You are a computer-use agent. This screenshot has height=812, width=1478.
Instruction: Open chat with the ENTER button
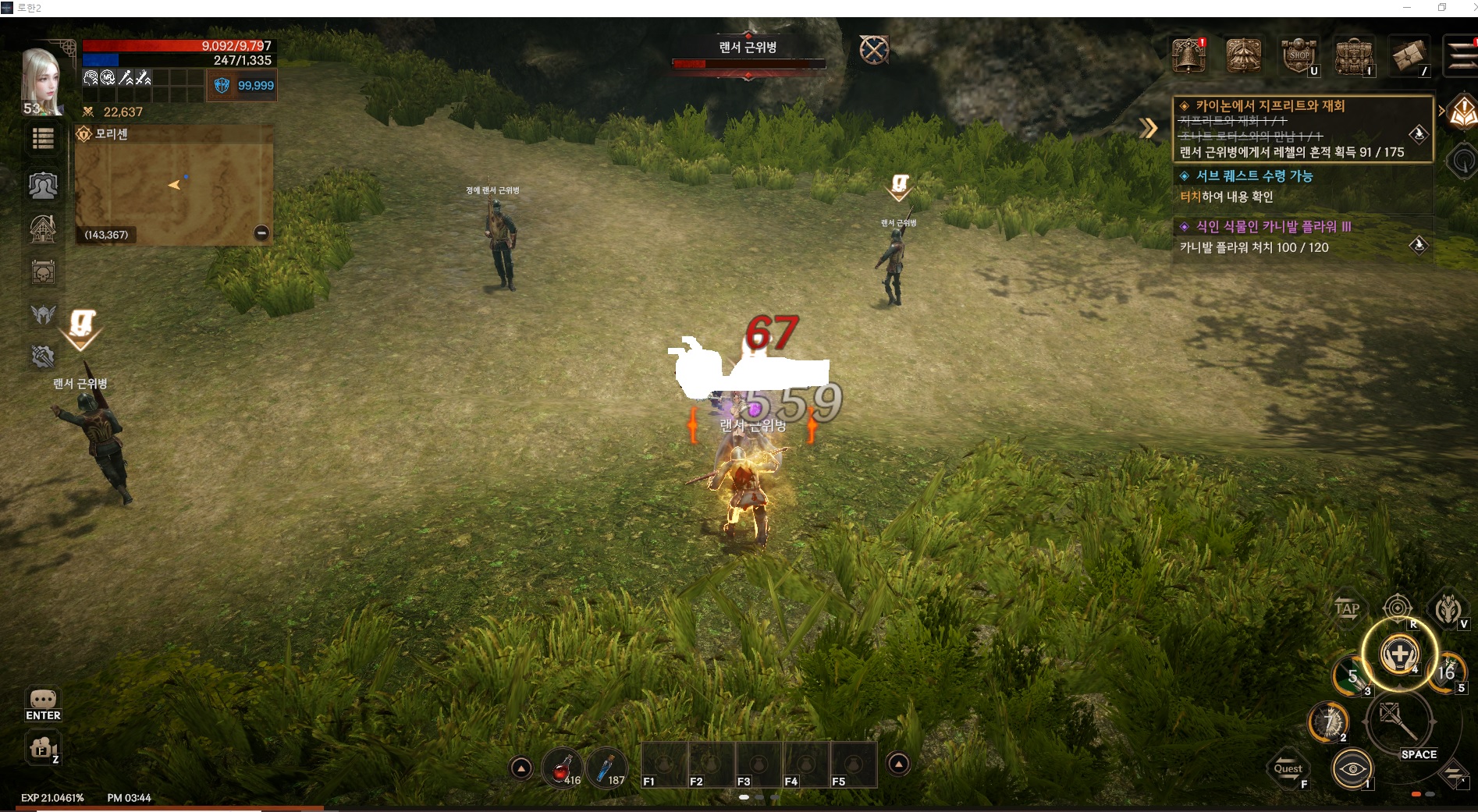coord(43,704)
